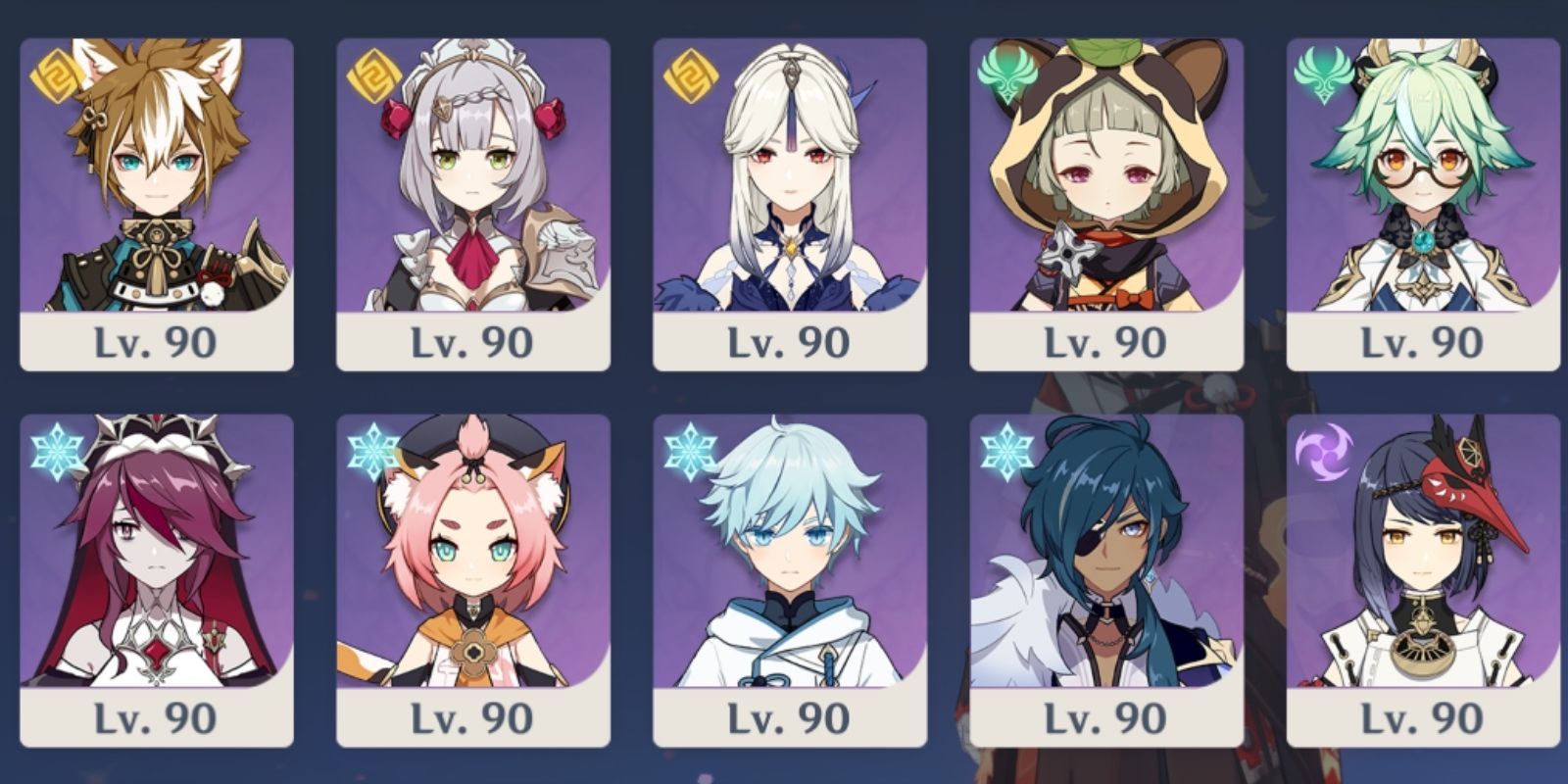Open Kaeya's character card
Viewport: 1568px width, 784px height.
(x=1107, y=559)
